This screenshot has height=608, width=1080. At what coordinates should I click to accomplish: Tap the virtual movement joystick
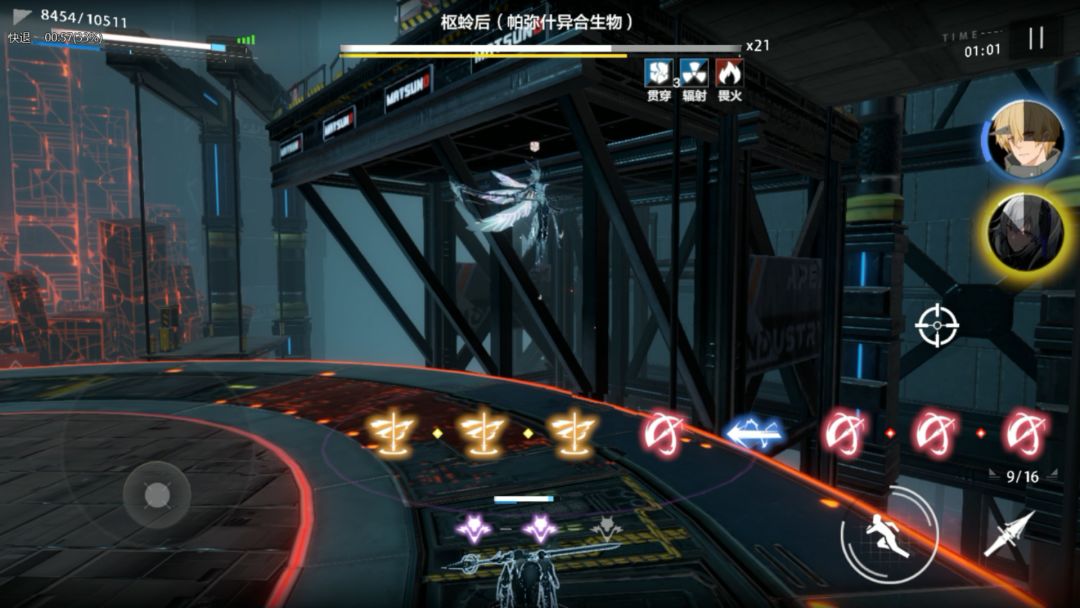click(156, 494)
